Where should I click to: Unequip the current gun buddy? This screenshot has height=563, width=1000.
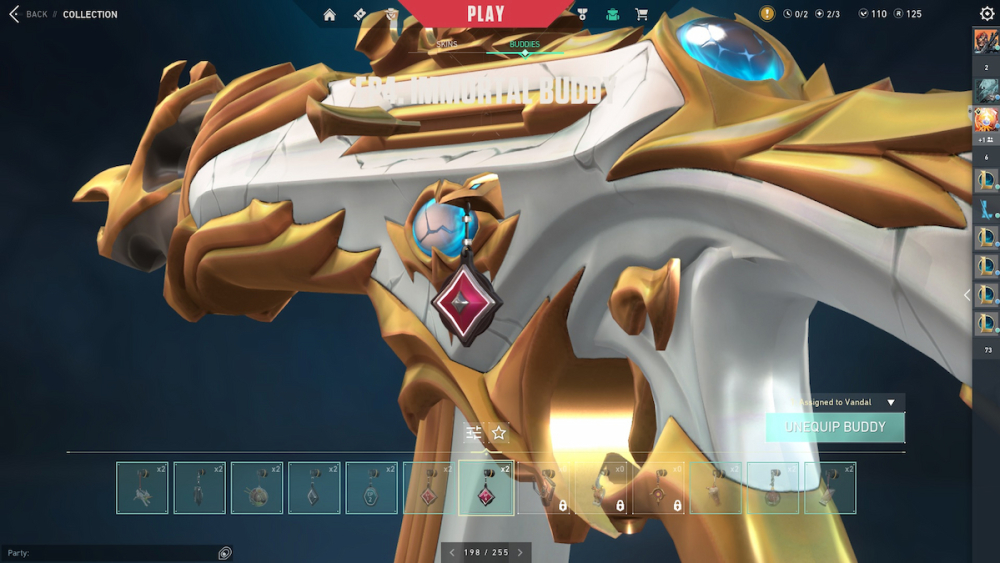[x=835, y=427]
